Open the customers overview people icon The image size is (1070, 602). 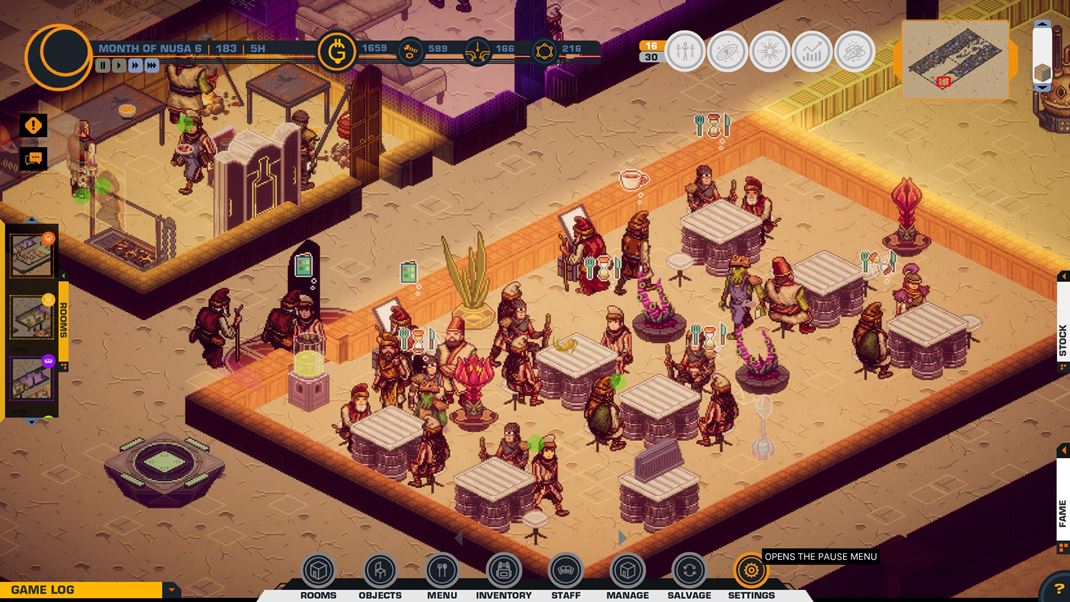pos(685,51)
